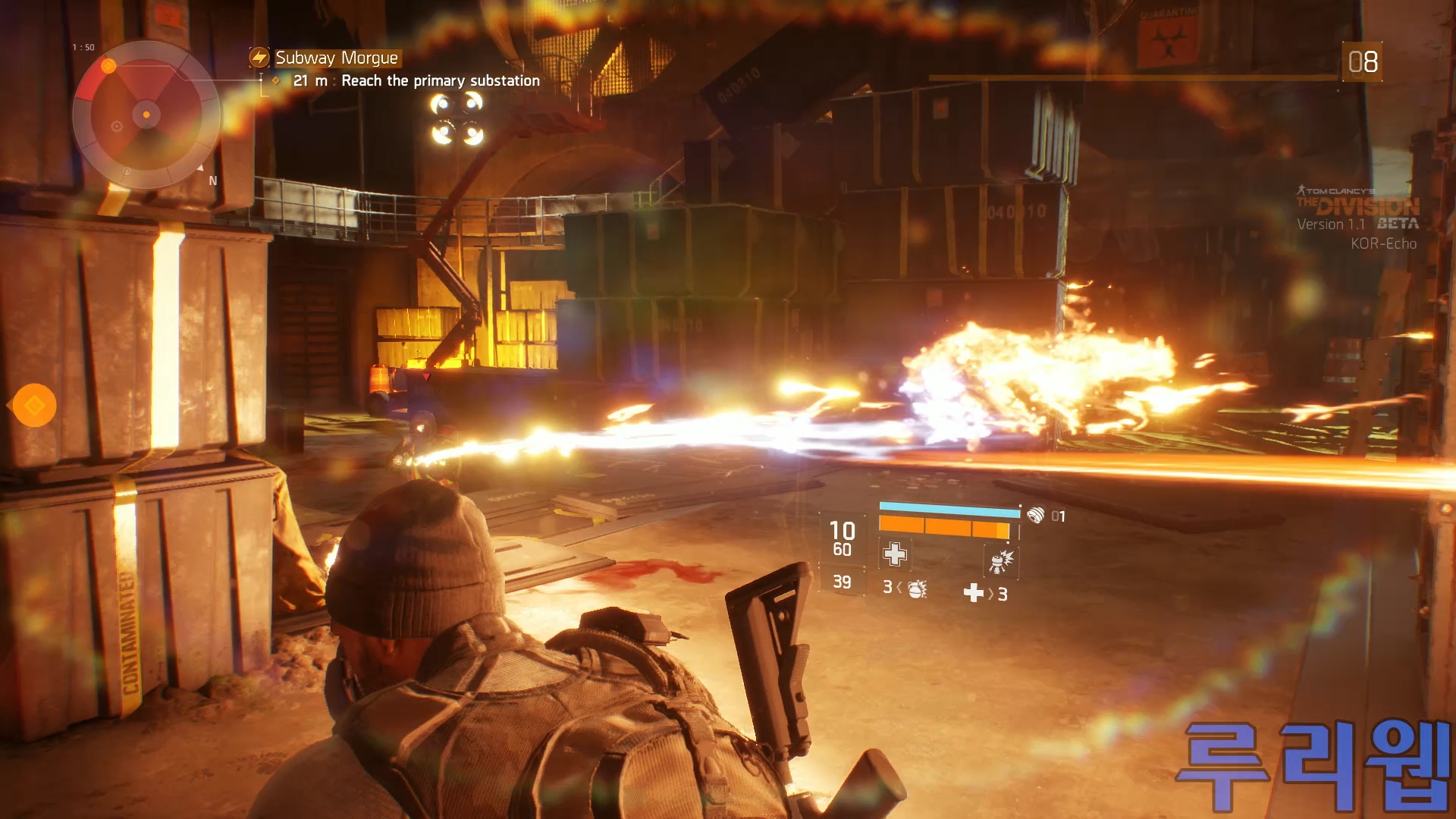Screen dimensions: 1456x819
Task: Activate the First Aid cross skill
Action: pos(895,554)
